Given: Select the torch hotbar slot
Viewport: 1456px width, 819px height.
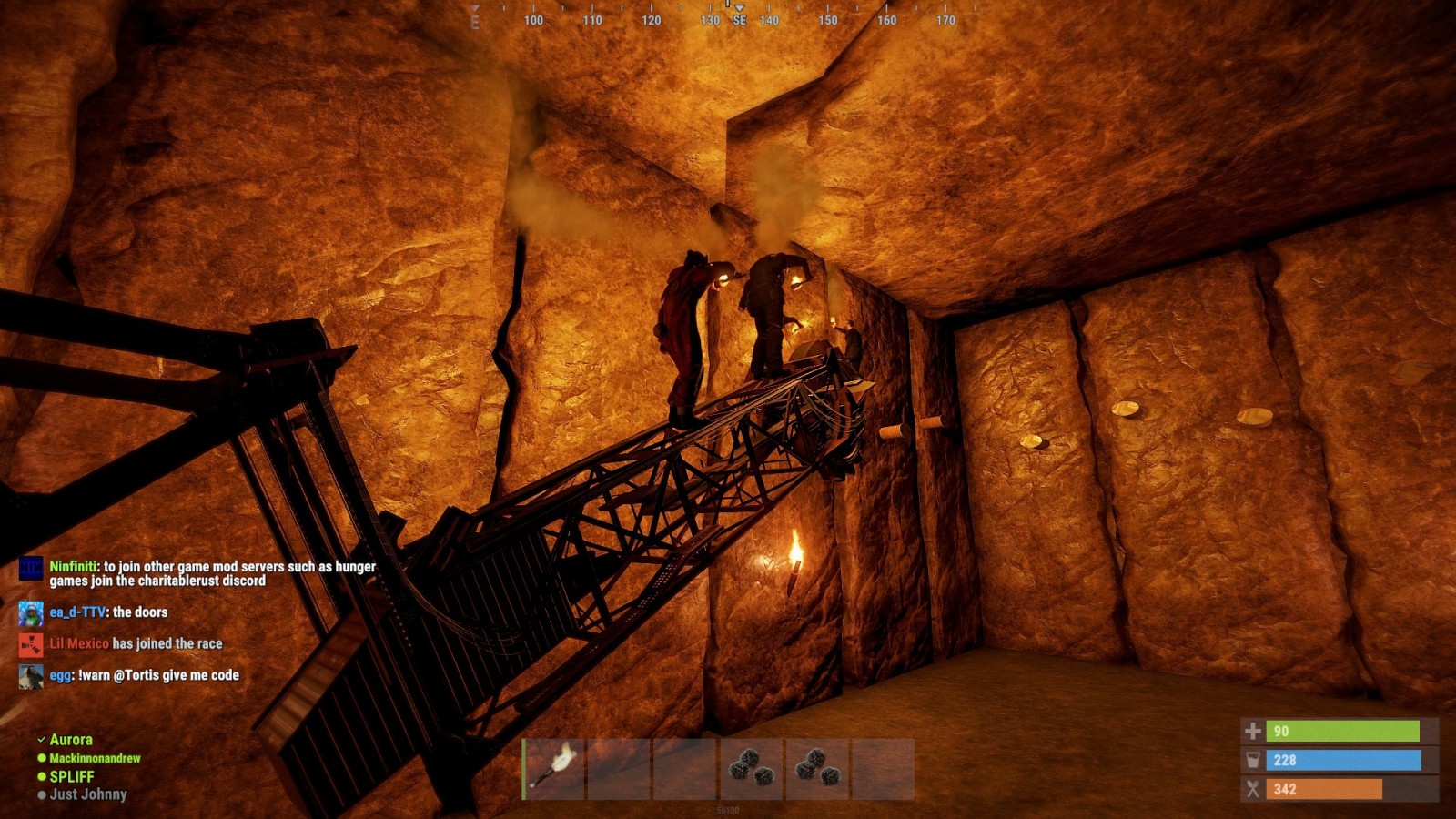Looking at the screenshot, I should [554, 769].
